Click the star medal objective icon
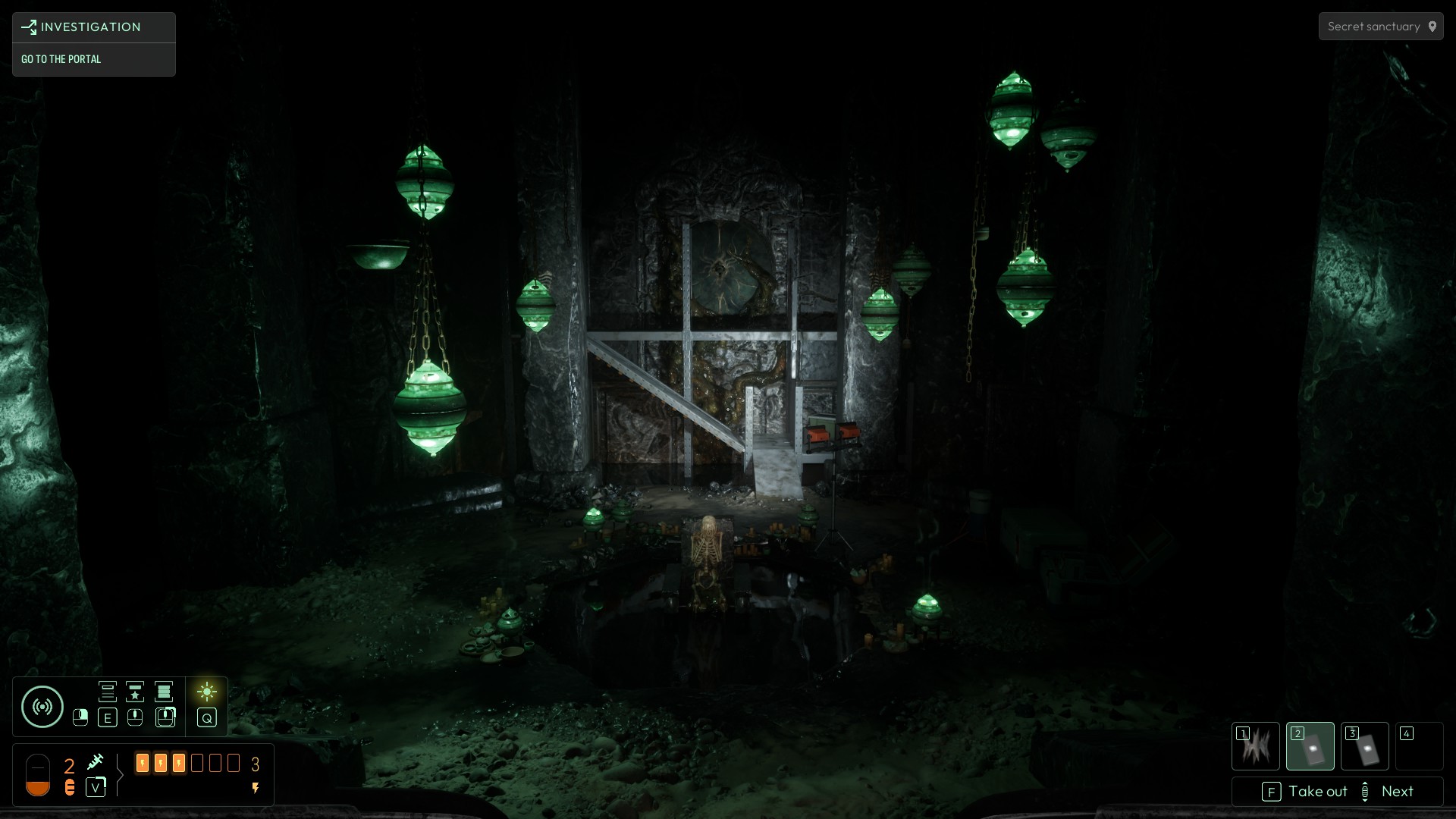This screenshot has height=819, width=1456. pos(134,692)
